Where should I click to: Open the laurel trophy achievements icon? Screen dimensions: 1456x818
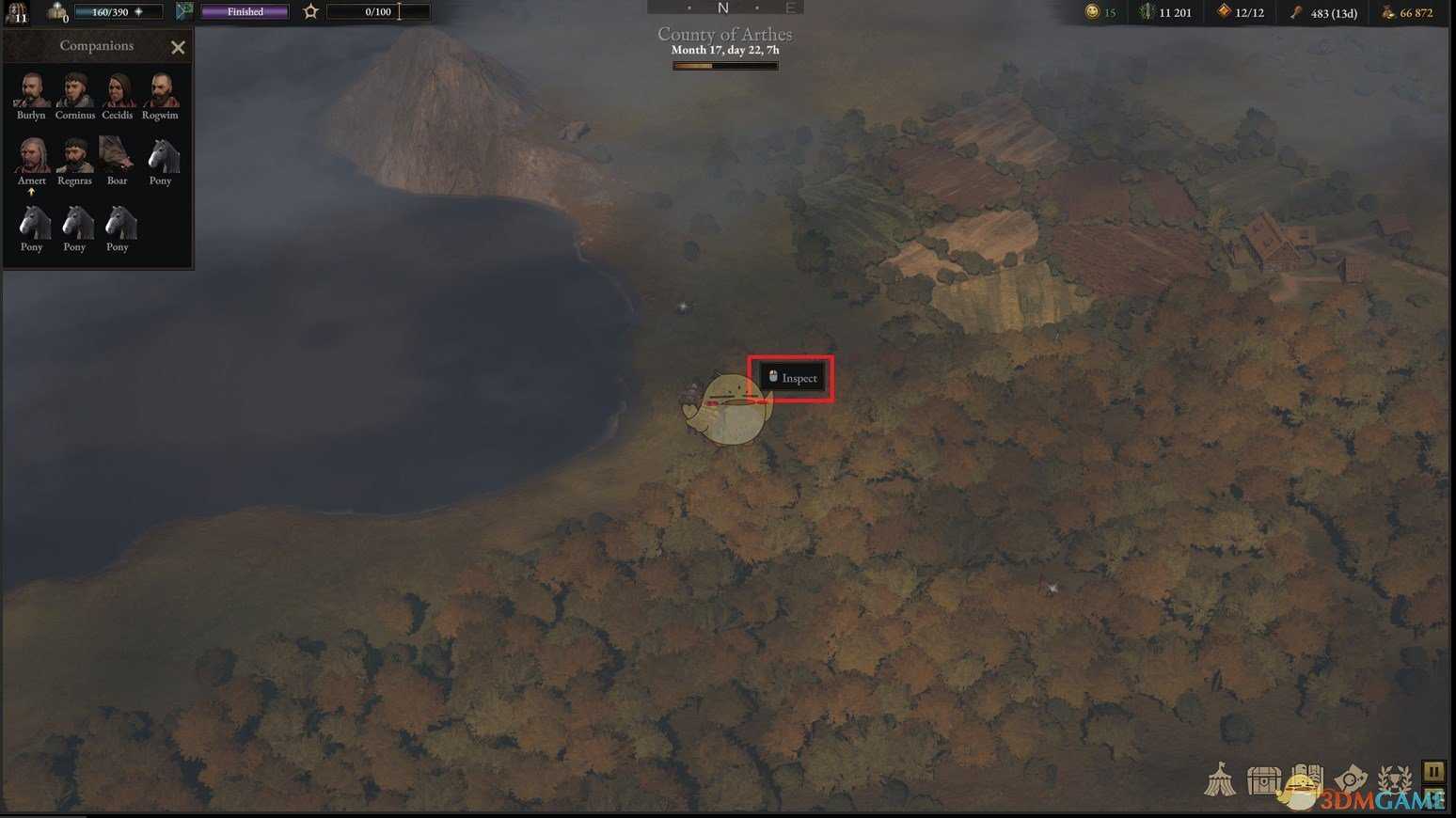1394,779
